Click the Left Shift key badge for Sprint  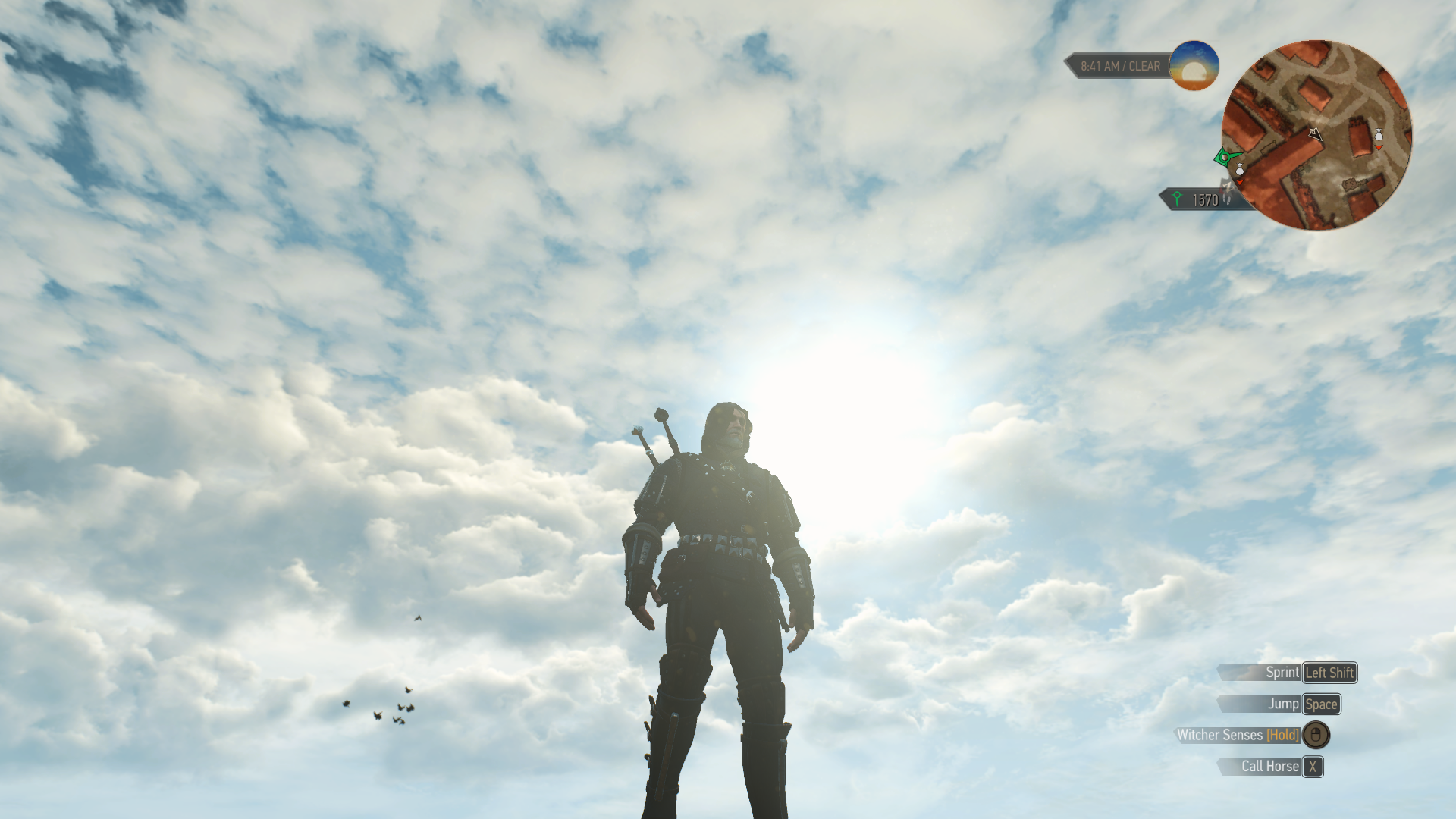click(1329, 673)
